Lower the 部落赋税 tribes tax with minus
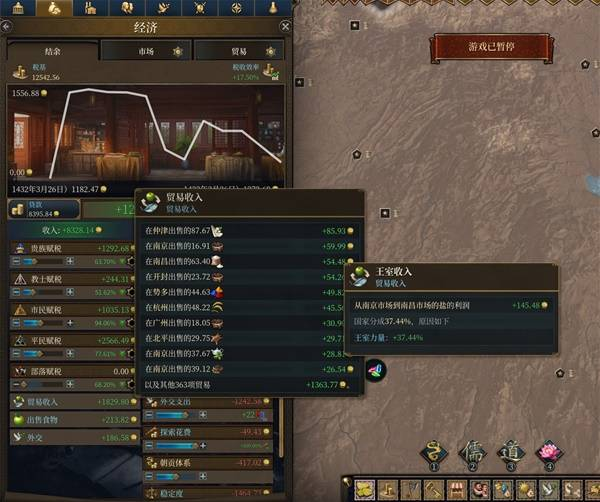 click(16, 383)
